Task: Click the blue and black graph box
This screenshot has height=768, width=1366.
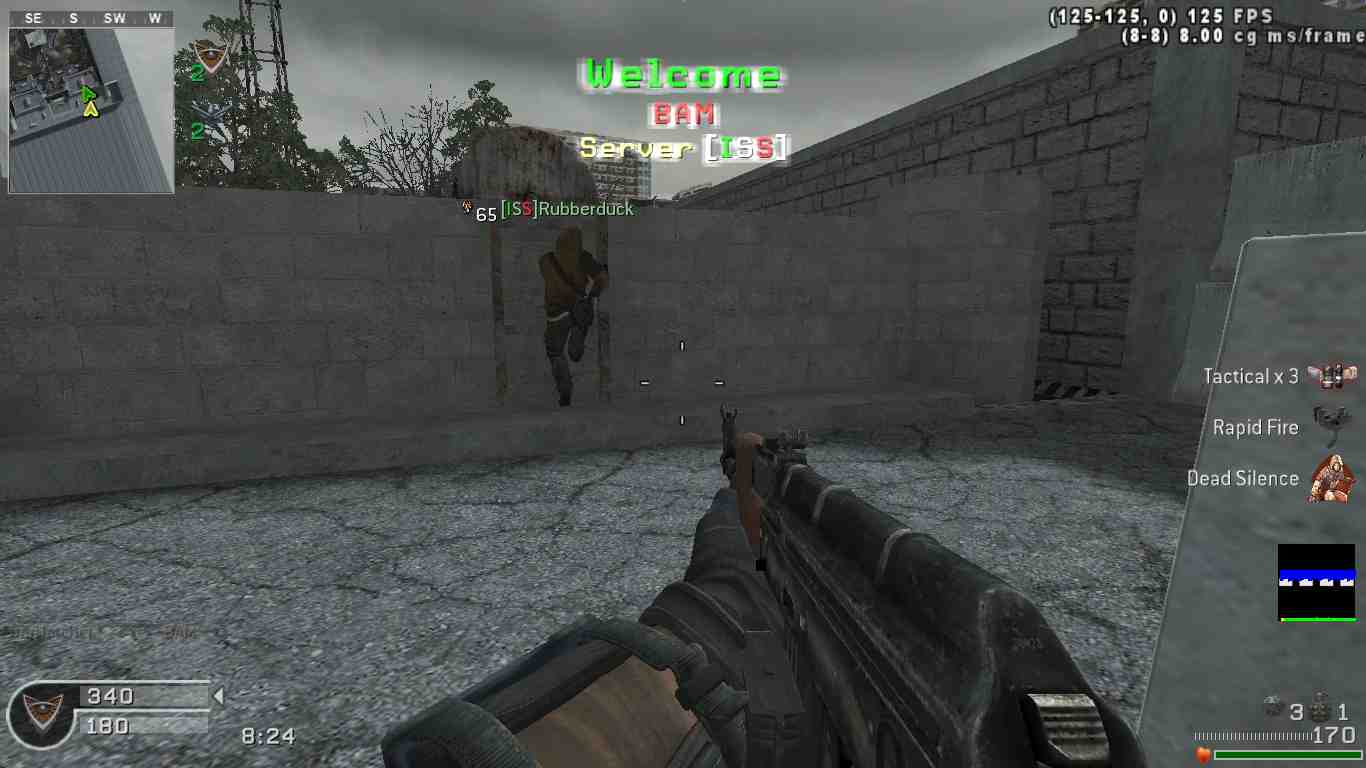Action: (1317, 582)
